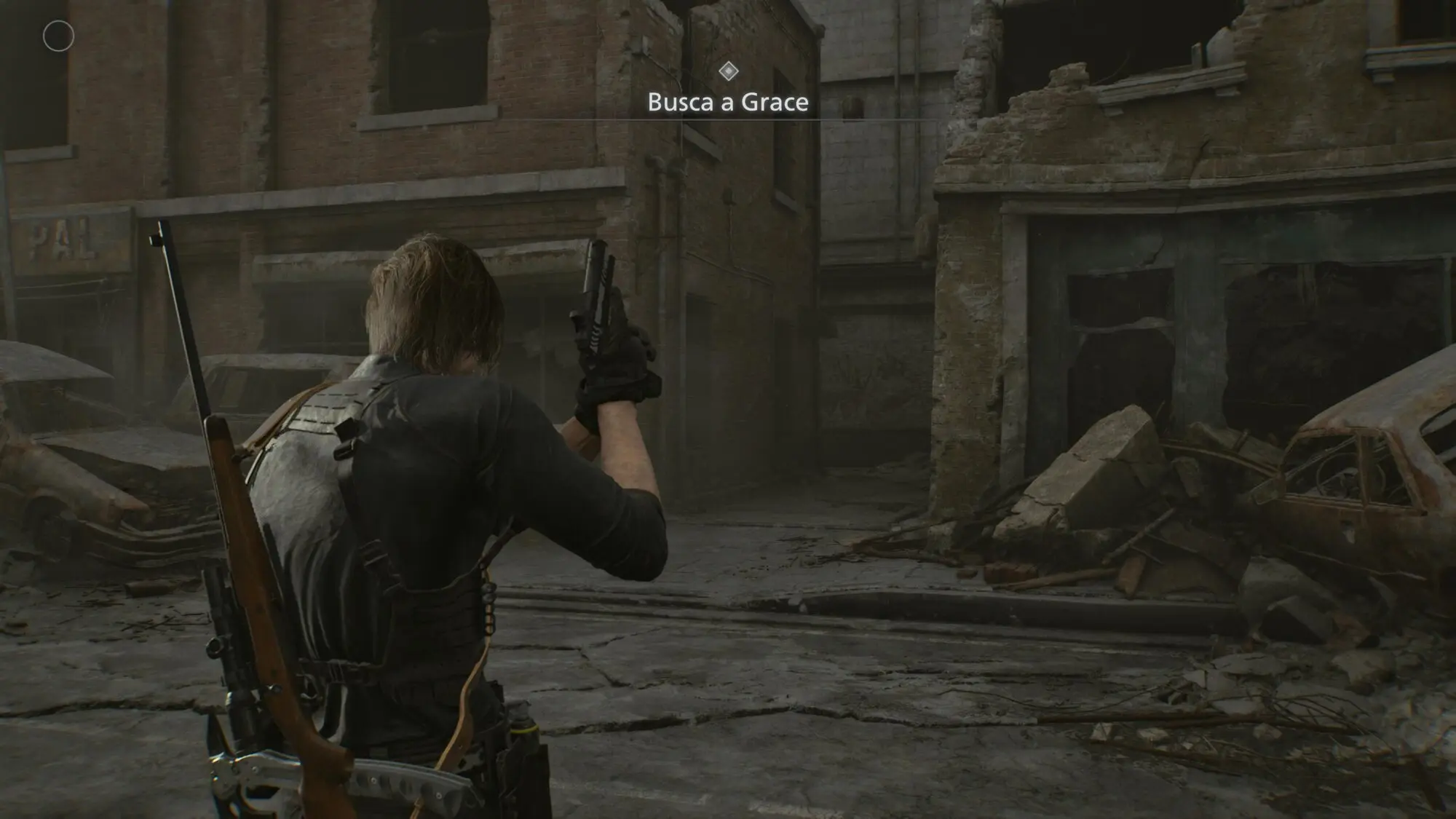1456x819 pixels.
Task: Click the hollow circle indicator icon
Action: click(x=58, y=36)
